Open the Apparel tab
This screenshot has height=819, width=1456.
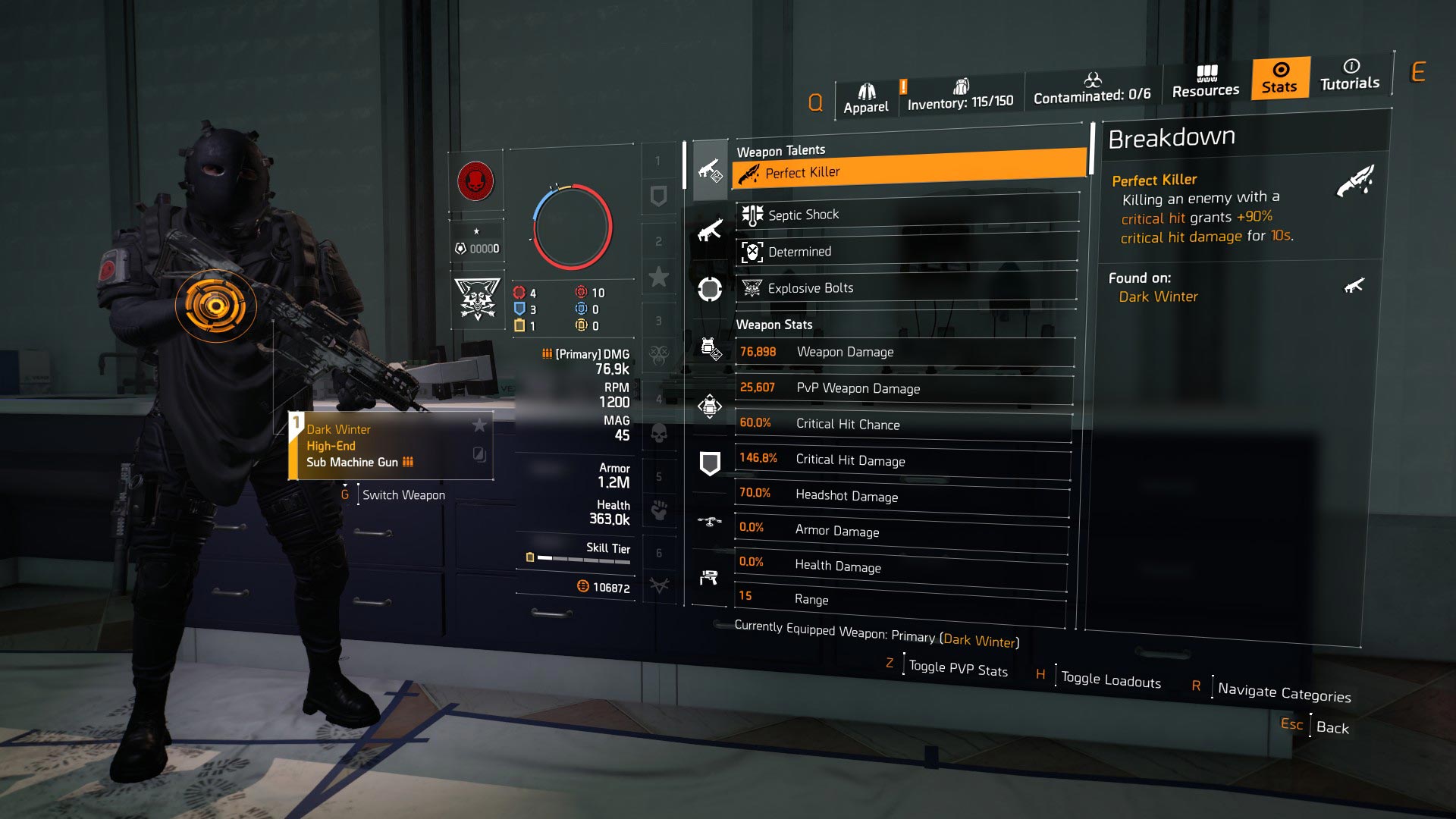(x=865, y=99)
